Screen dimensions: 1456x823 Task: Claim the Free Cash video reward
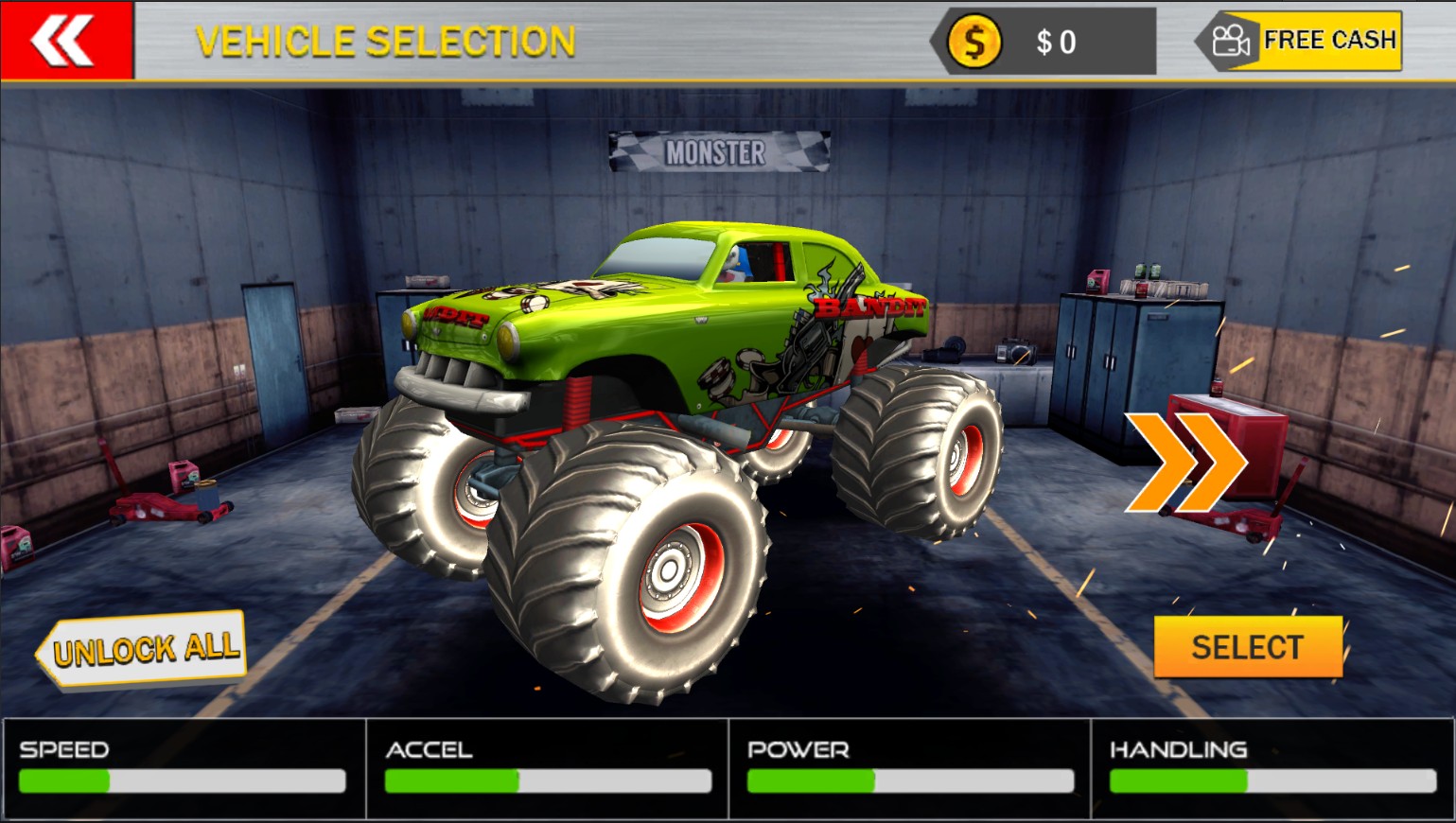(1302, 41)
